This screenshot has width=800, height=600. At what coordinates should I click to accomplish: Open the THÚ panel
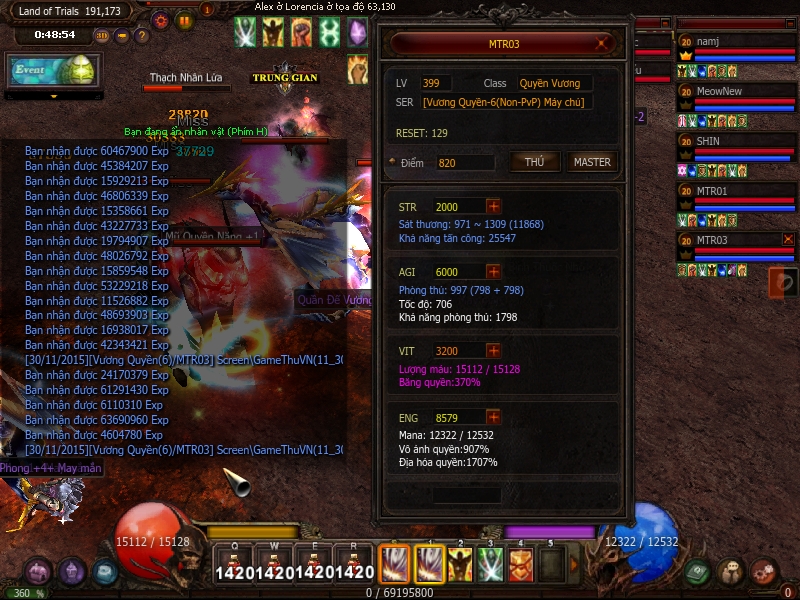pyautogui.click(x=535, y=162)
